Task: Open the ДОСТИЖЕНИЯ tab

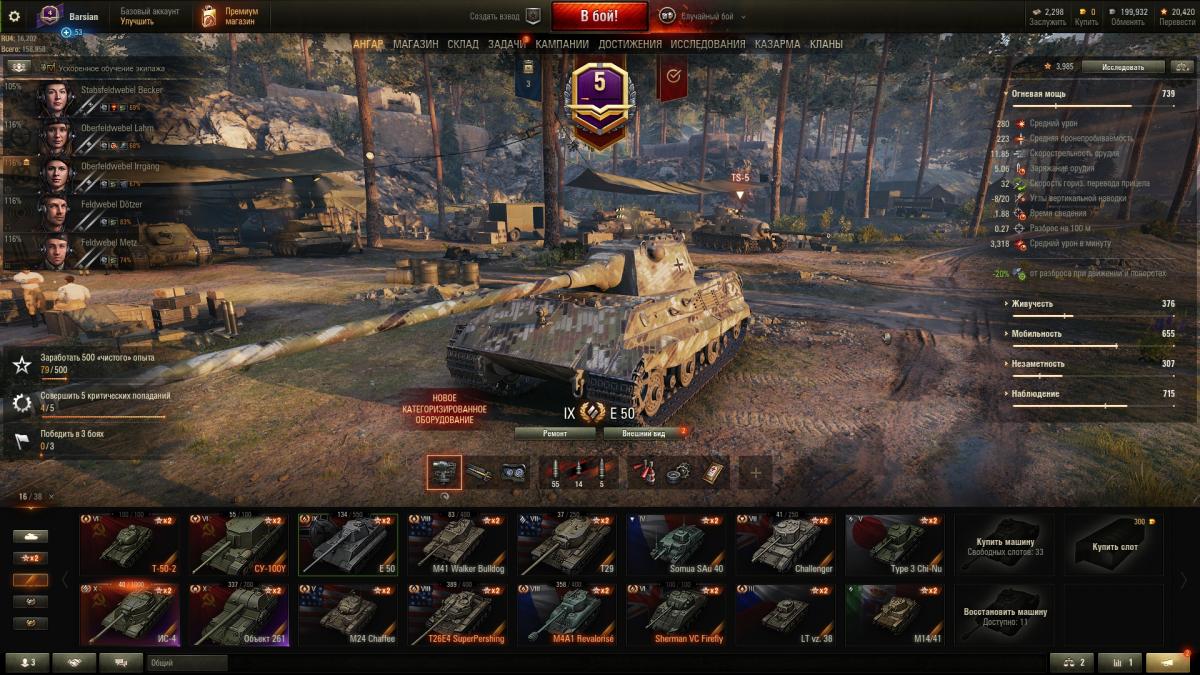Action: click(630, 44)
